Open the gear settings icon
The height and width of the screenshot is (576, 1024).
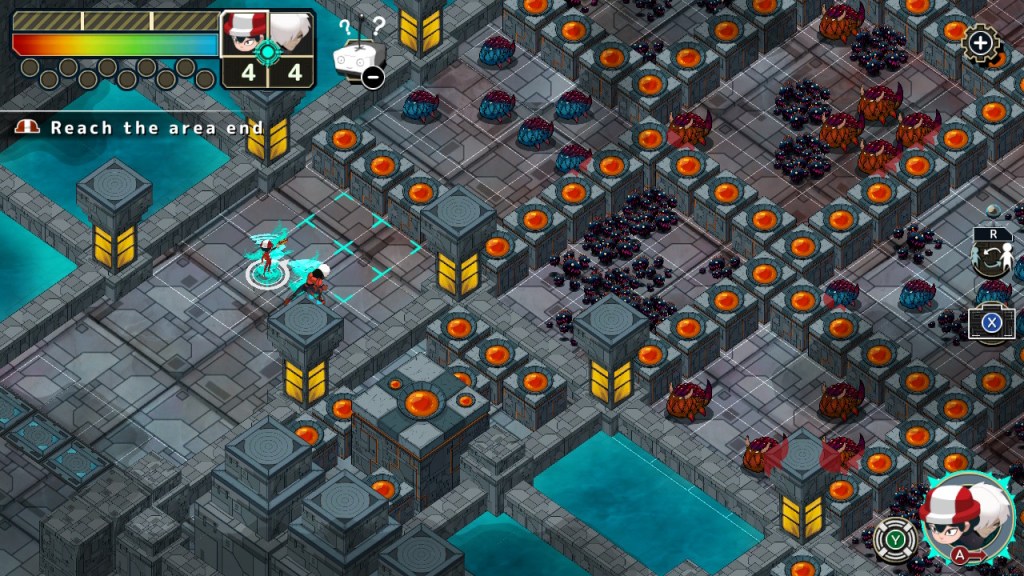(x=980, y=43)
